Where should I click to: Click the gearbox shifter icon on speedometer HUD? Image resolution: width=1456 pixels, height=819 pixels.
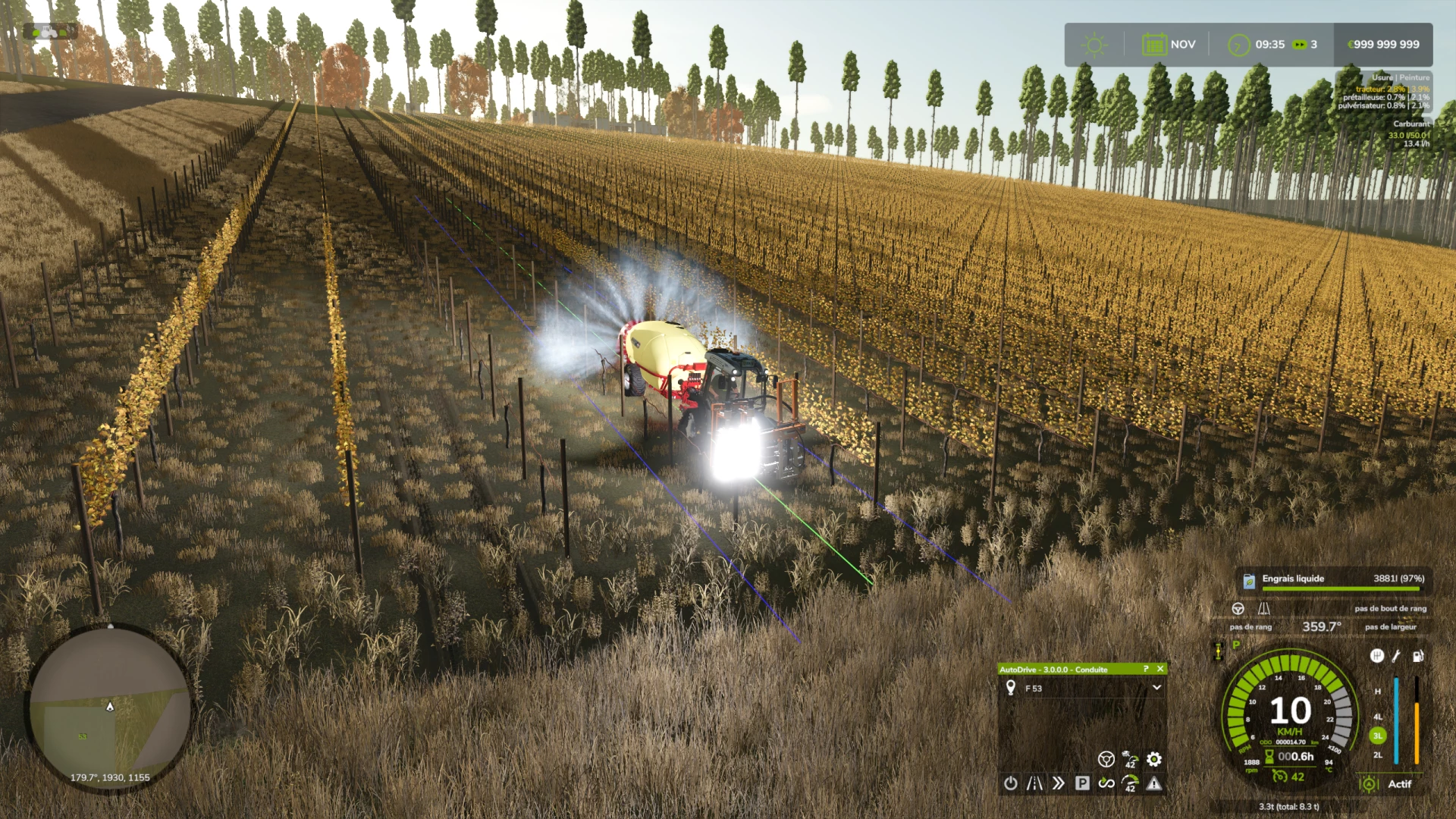(x=1377, y=656)
